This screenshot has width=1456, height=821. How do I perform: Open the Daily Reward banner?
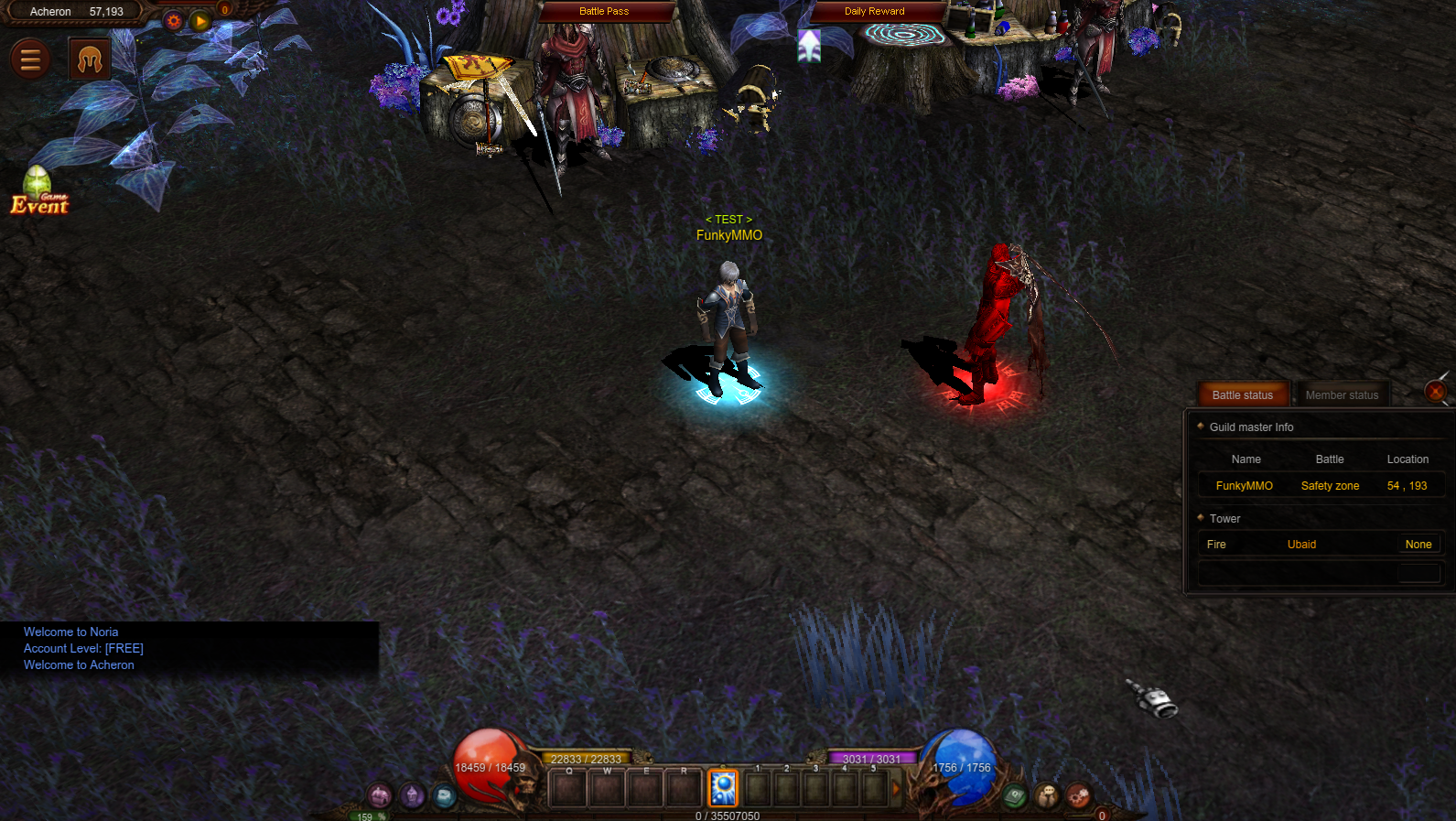(874, 11)
